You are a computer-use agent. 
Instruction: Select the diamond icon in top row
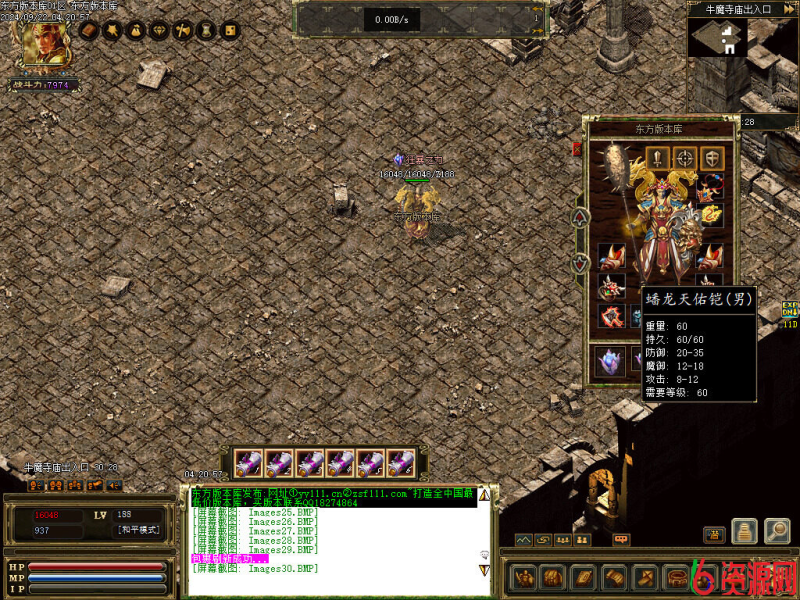(x=160, y=31)
